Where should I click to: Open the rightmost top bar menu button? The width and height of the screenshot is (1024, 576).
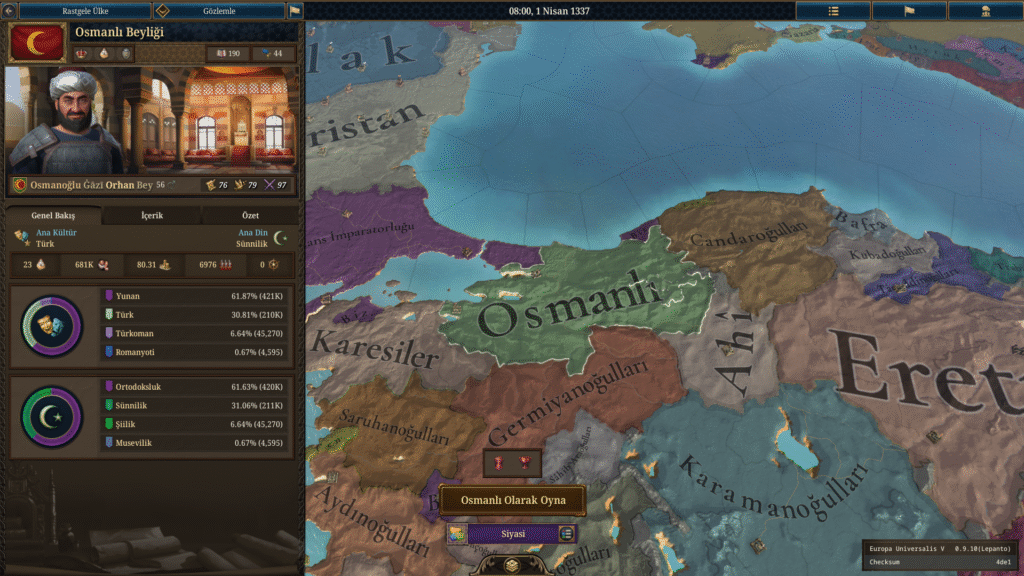[985, 10]
